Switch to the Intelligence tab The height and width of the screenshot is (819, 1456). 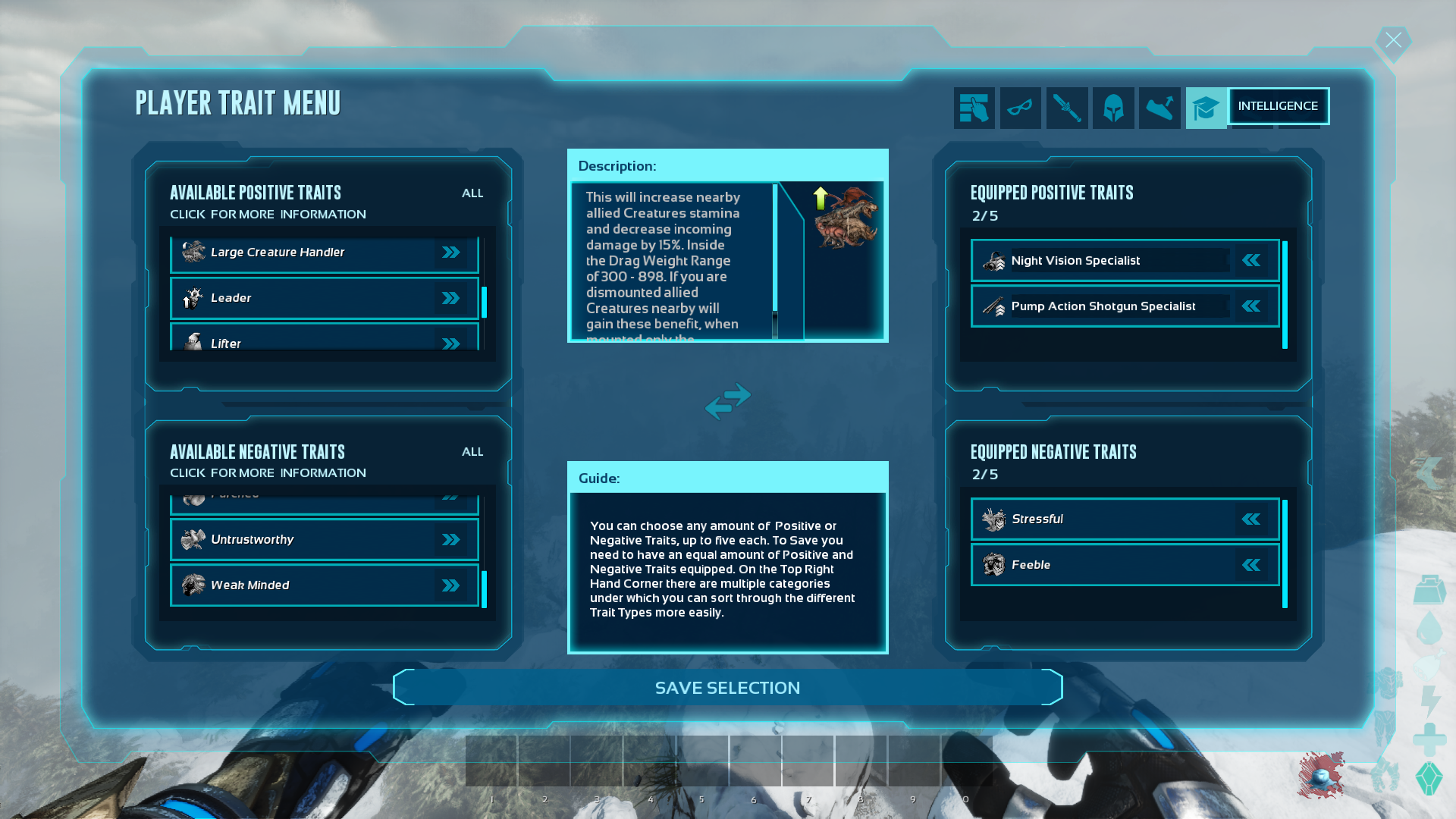[x=1279, y=106]
